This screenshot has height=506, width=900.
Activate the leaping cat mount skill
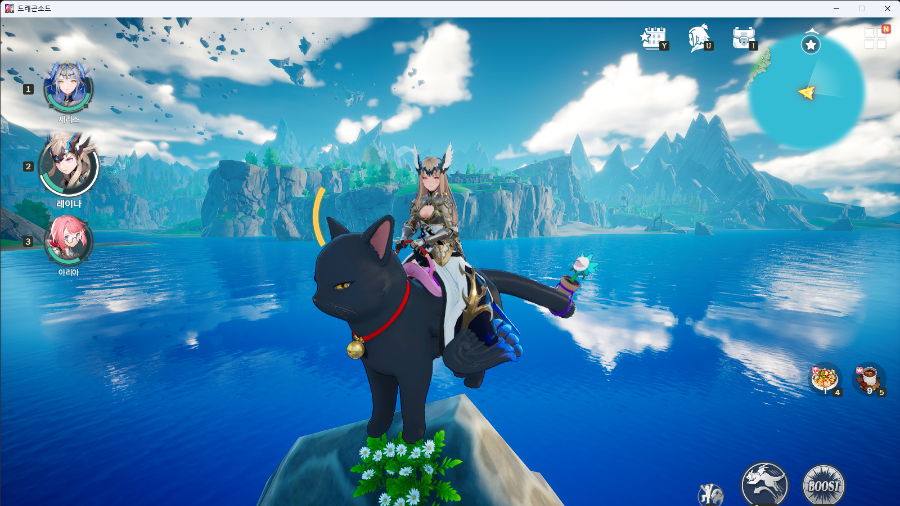(x=764, y=484)
